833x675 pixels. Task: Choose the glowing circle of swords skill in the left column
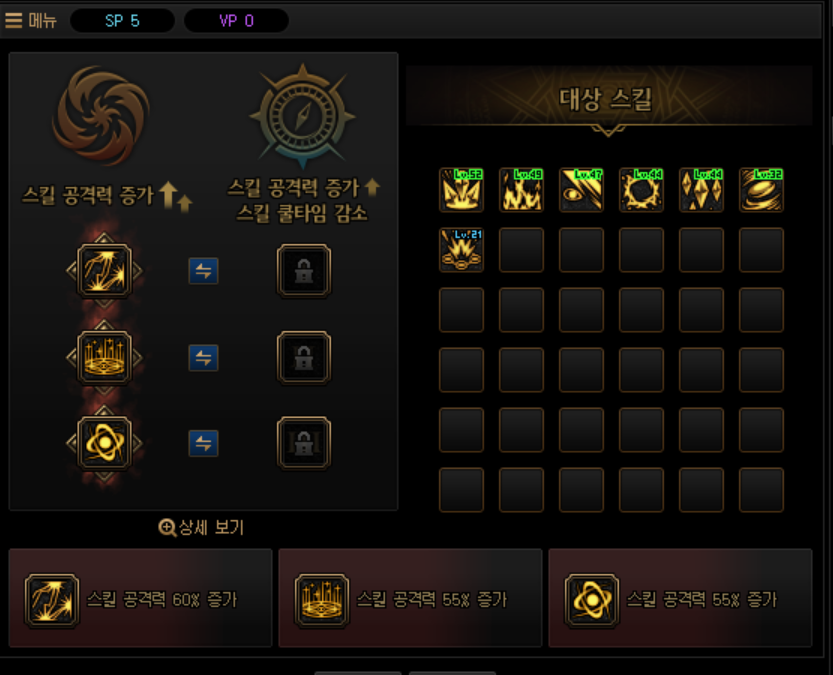point(104,357)
